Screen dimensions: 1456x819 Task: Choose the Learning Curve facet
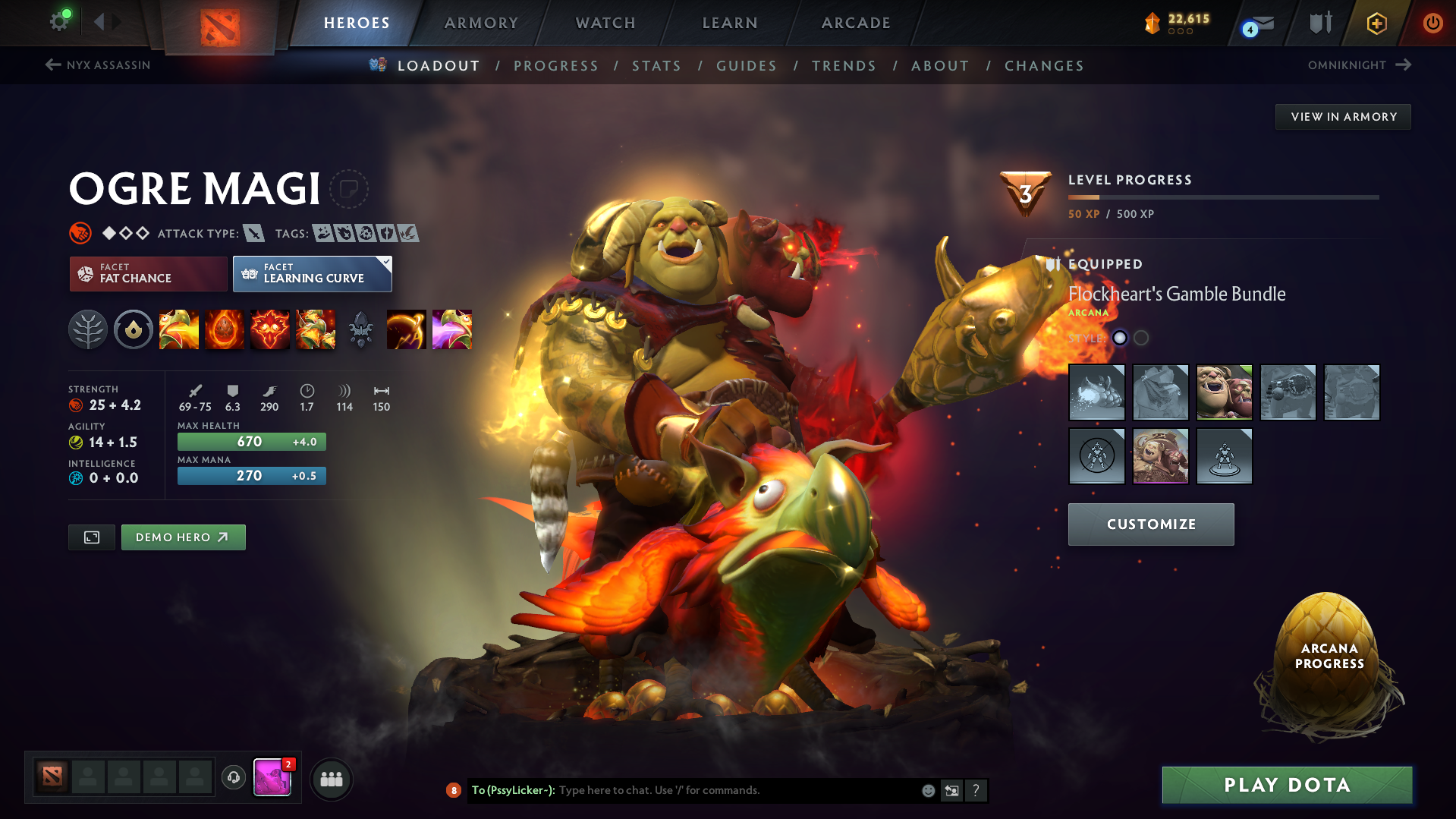point(312,273)
